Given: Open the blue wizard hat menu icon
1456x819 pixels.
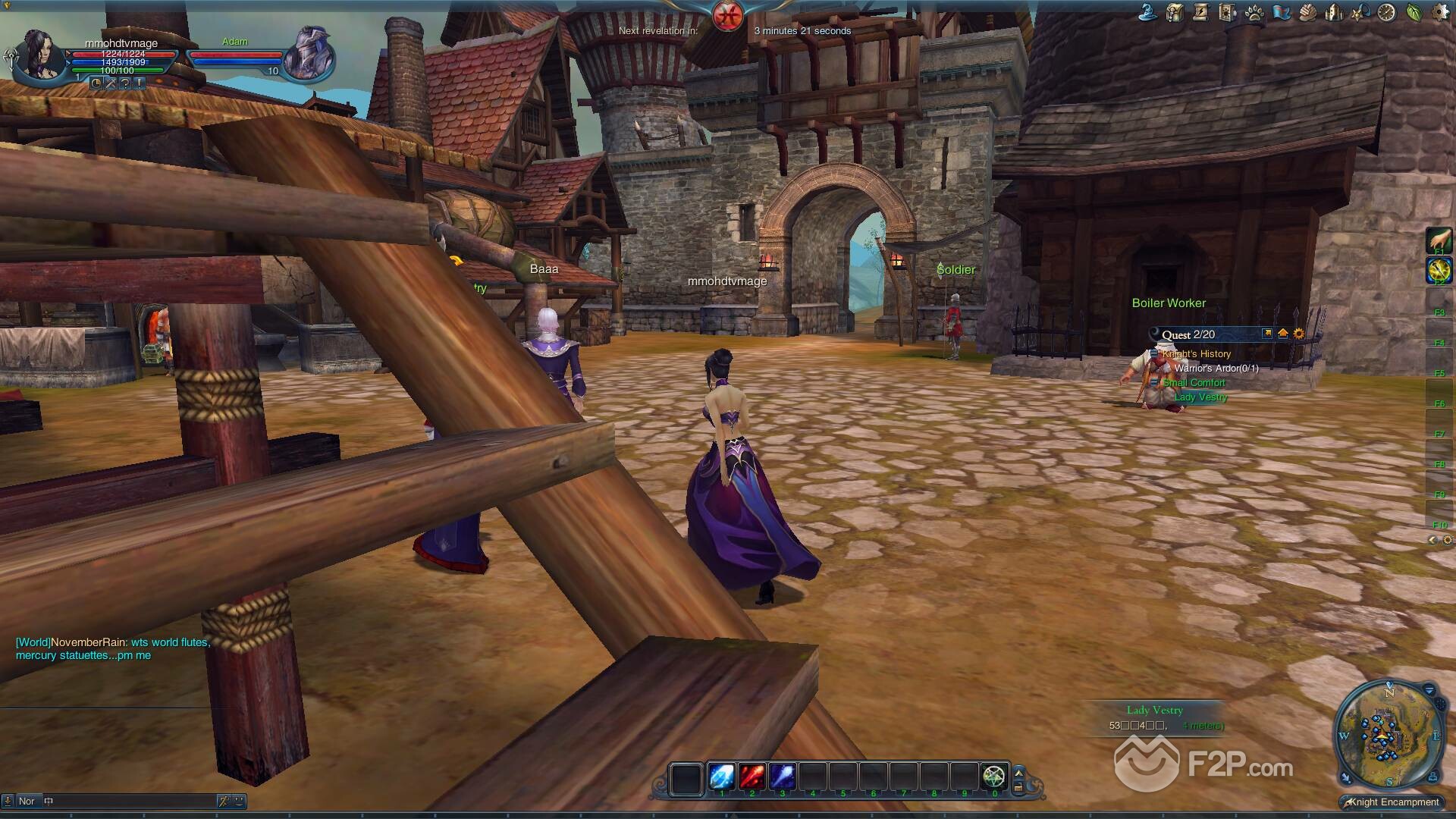Looking at the screenshot, I should [x=1148, y=12].
